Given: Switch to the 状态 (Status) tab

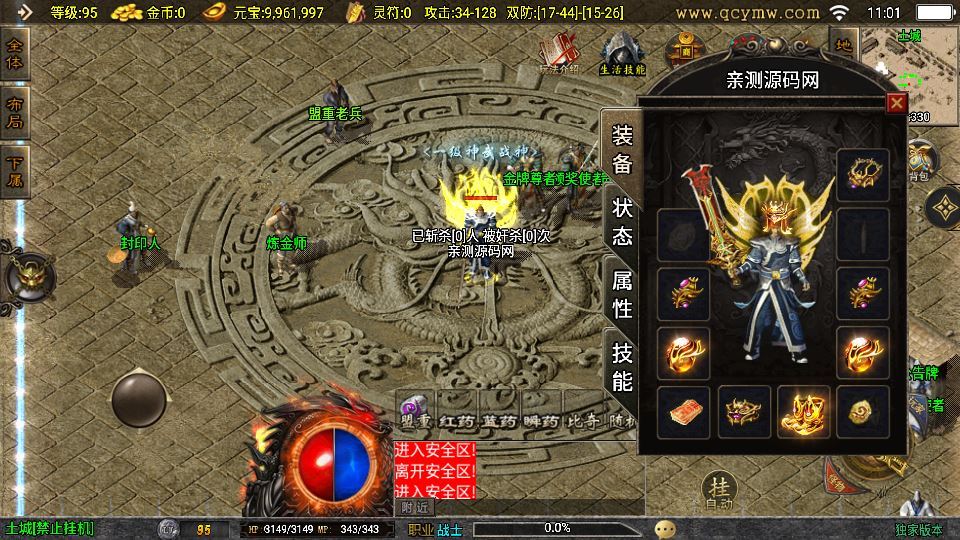Looking at the screenshot, I should (x=622, y=222).
